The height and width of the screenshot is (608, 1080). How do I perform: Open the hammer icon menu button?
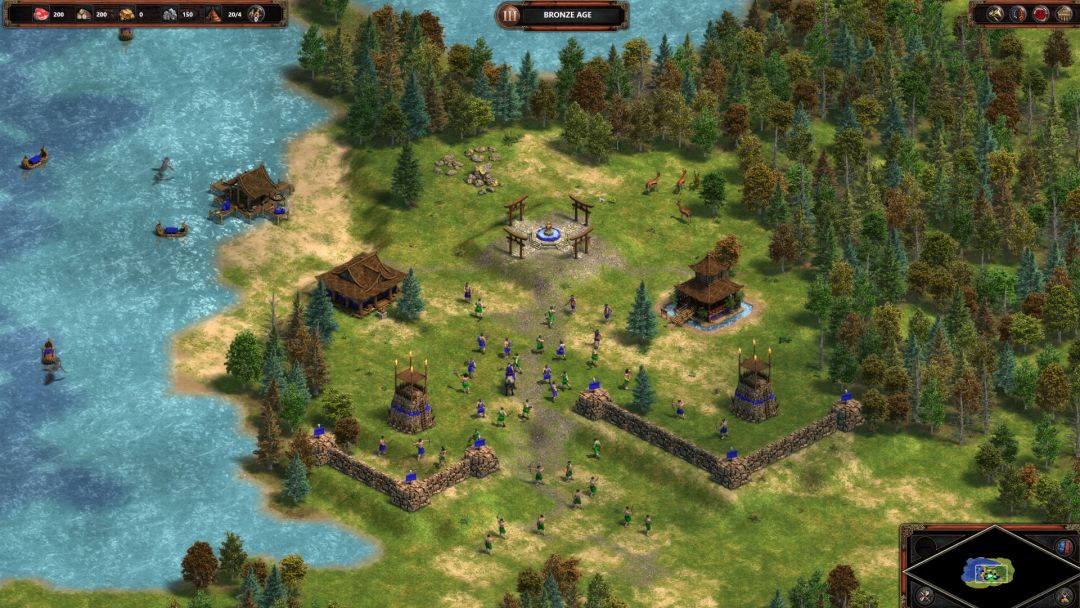995,14
